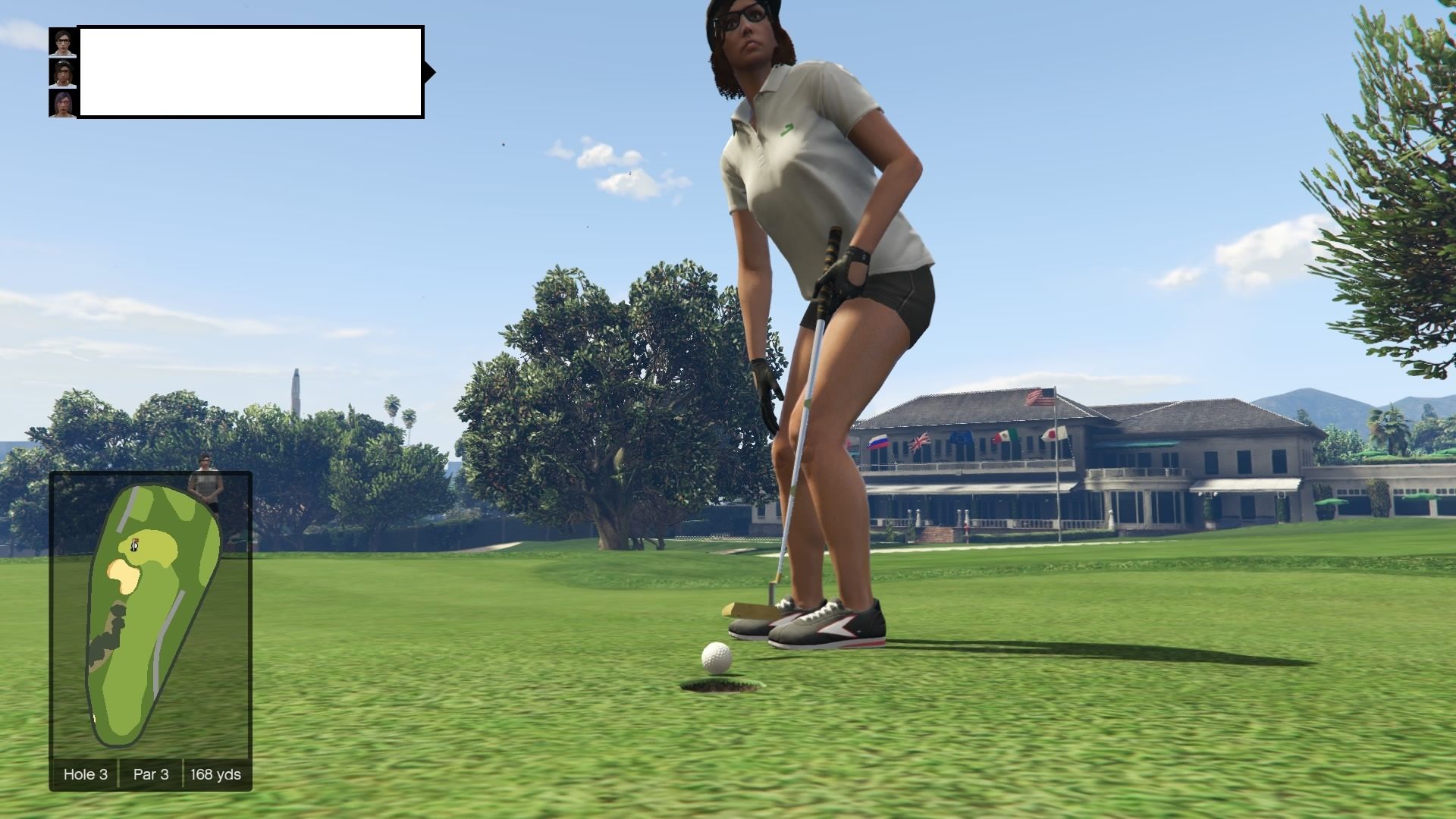1456x819 pixels.
Task: Select the Par 3 label
Action: (x=150, y=774)
